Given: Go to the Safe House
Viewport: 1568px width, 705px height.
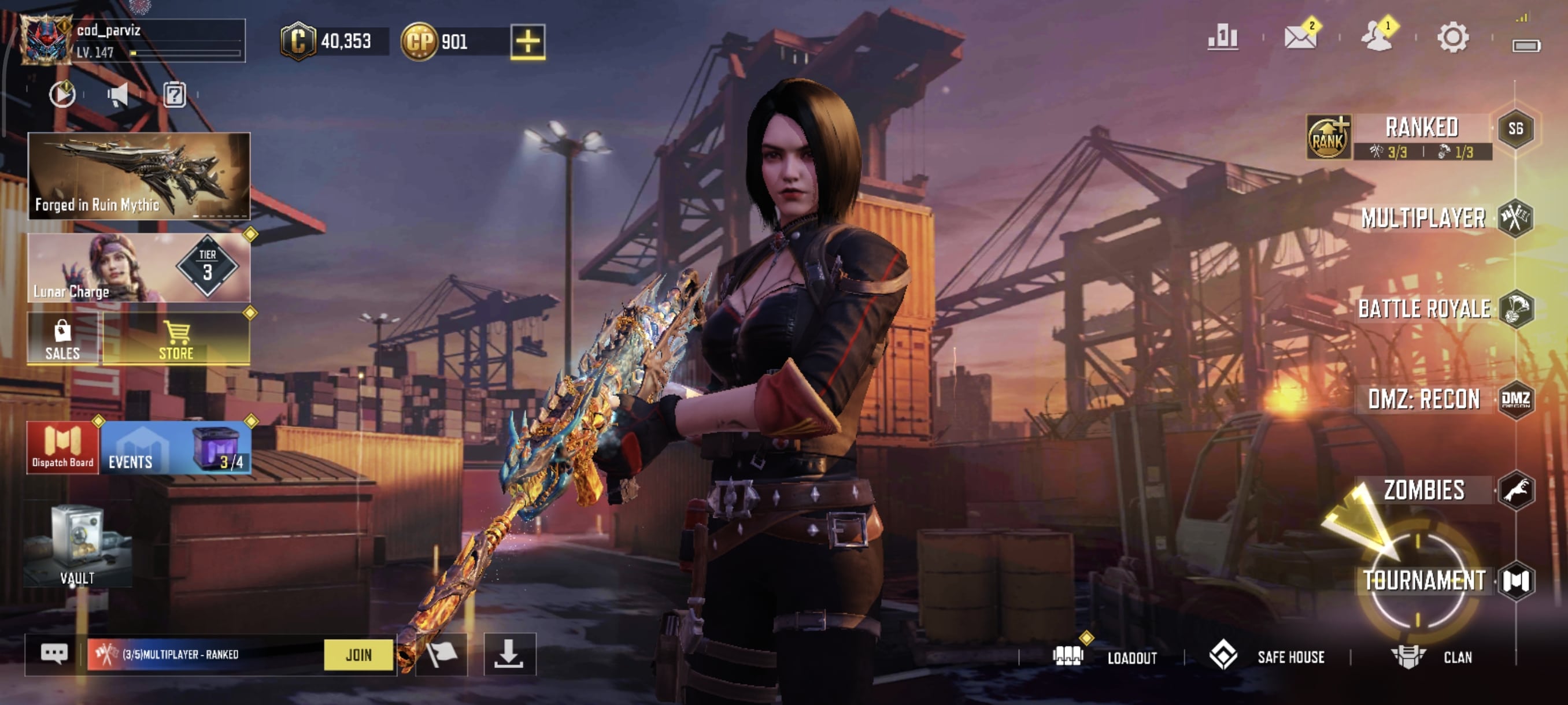Looking at the screenshot, I should [1290, 658].
